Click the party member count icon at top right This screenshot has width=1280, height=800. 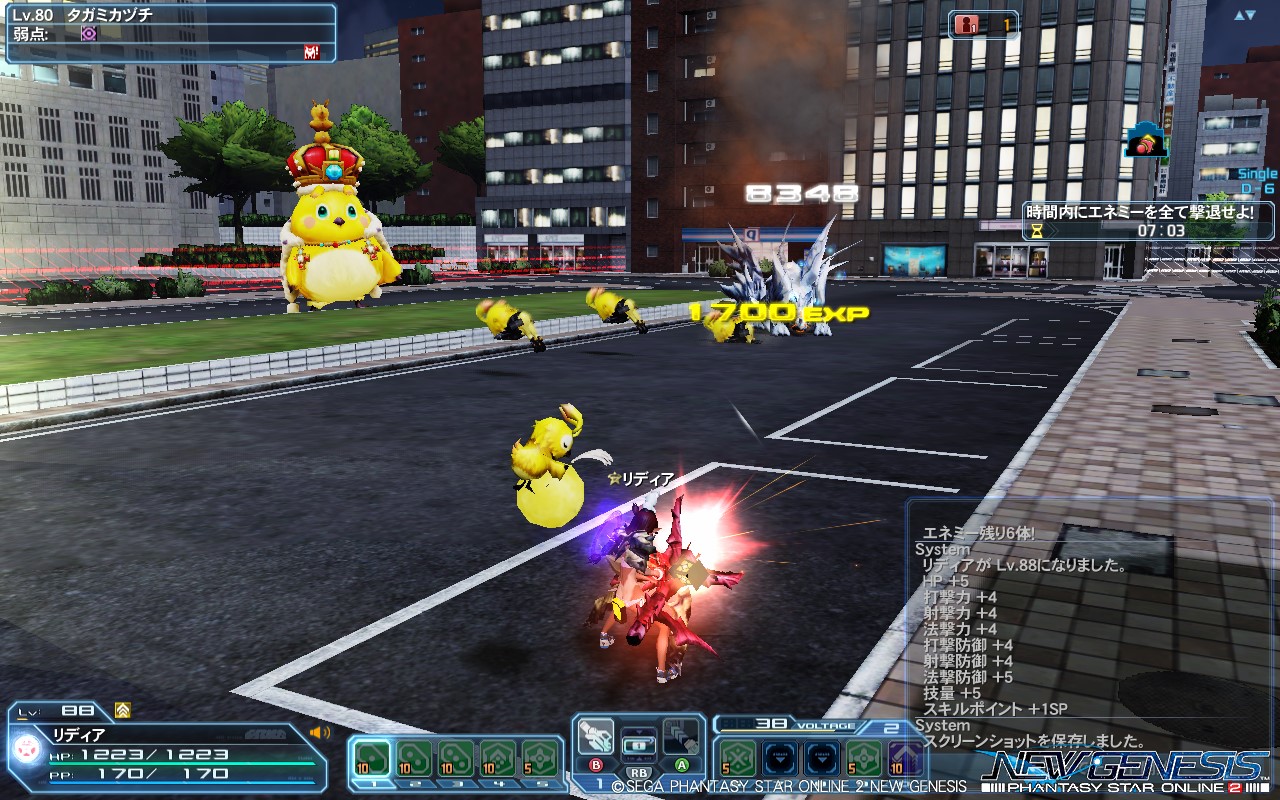(967, 24)
